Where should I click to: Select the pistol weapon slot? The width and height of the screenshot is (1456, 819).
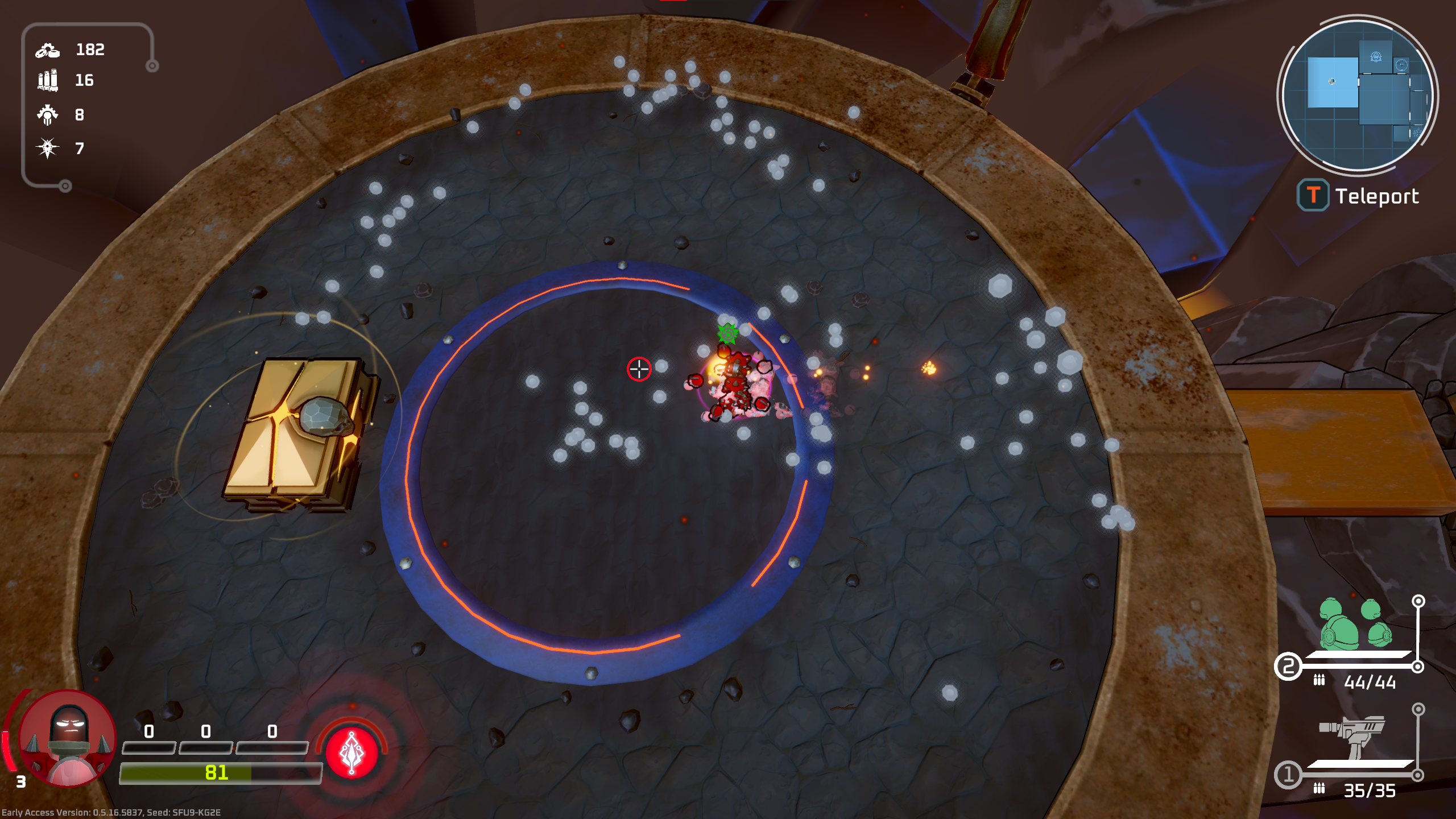[x=1352, y=736]
